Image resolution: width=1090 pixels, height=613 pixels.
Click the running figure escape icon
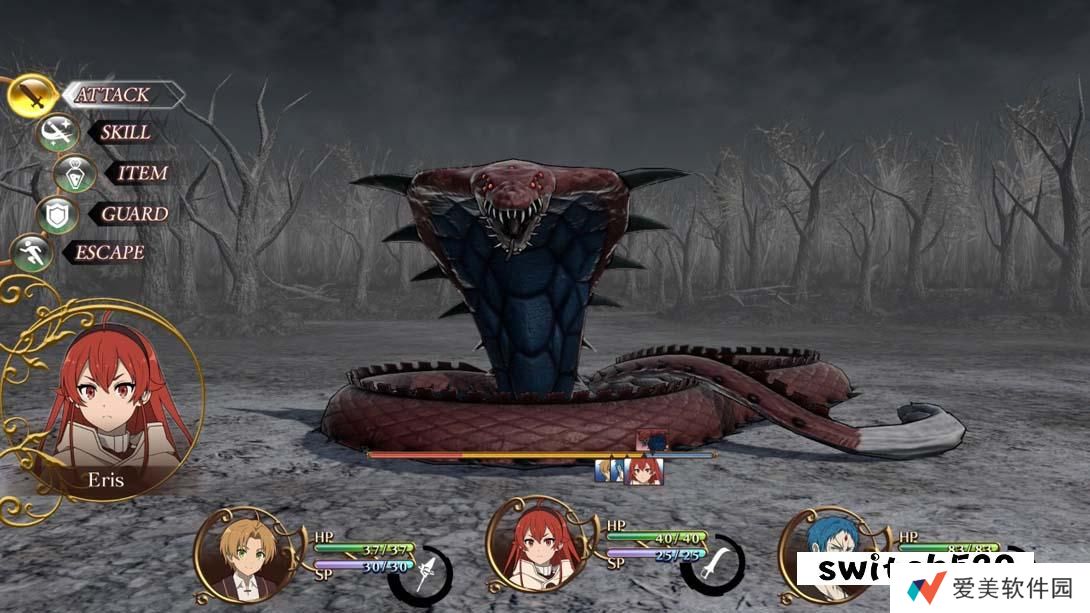[x=31, y=252]
